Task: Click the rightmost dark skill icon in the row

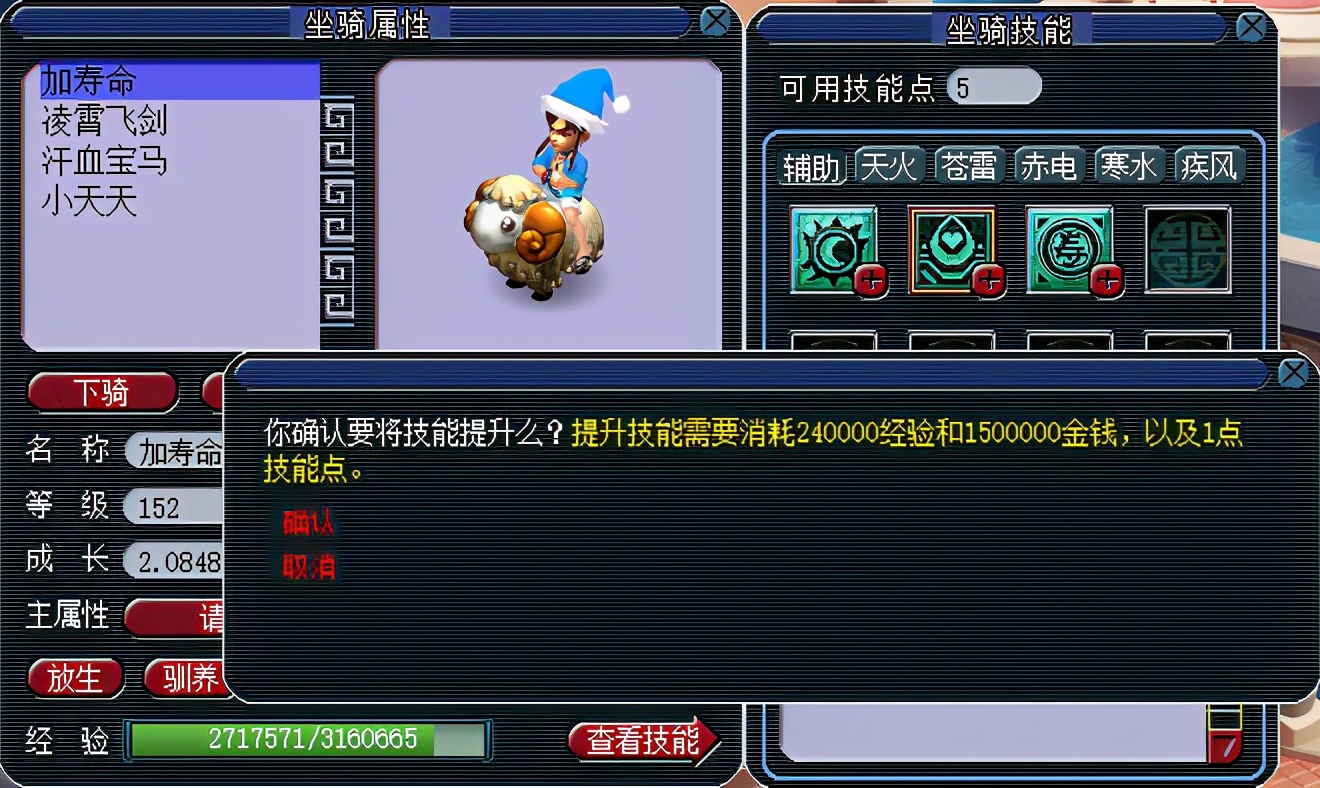Action: (x=1188, y=248)
